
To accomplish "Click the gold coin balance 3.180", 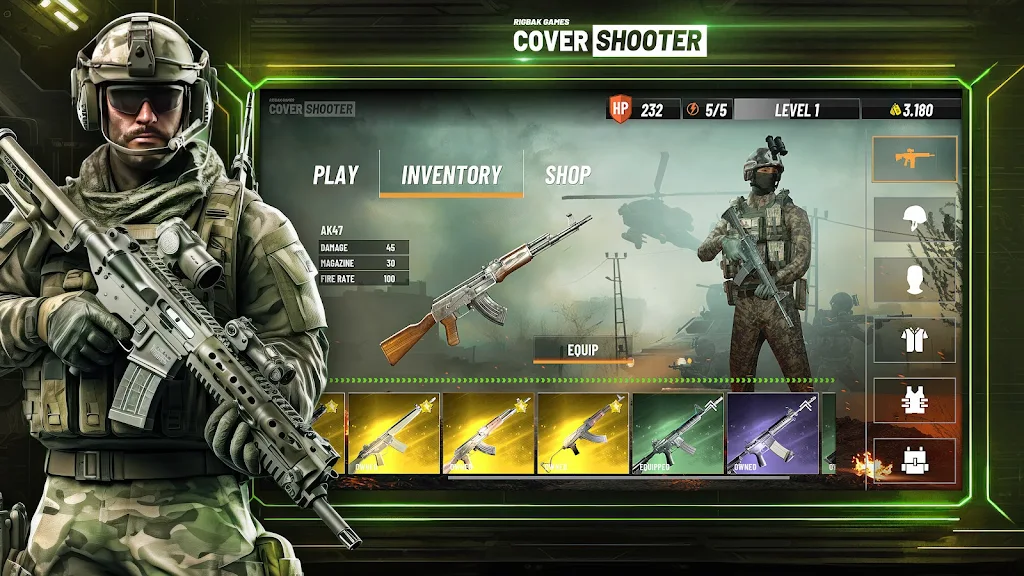I will [910, 110].
